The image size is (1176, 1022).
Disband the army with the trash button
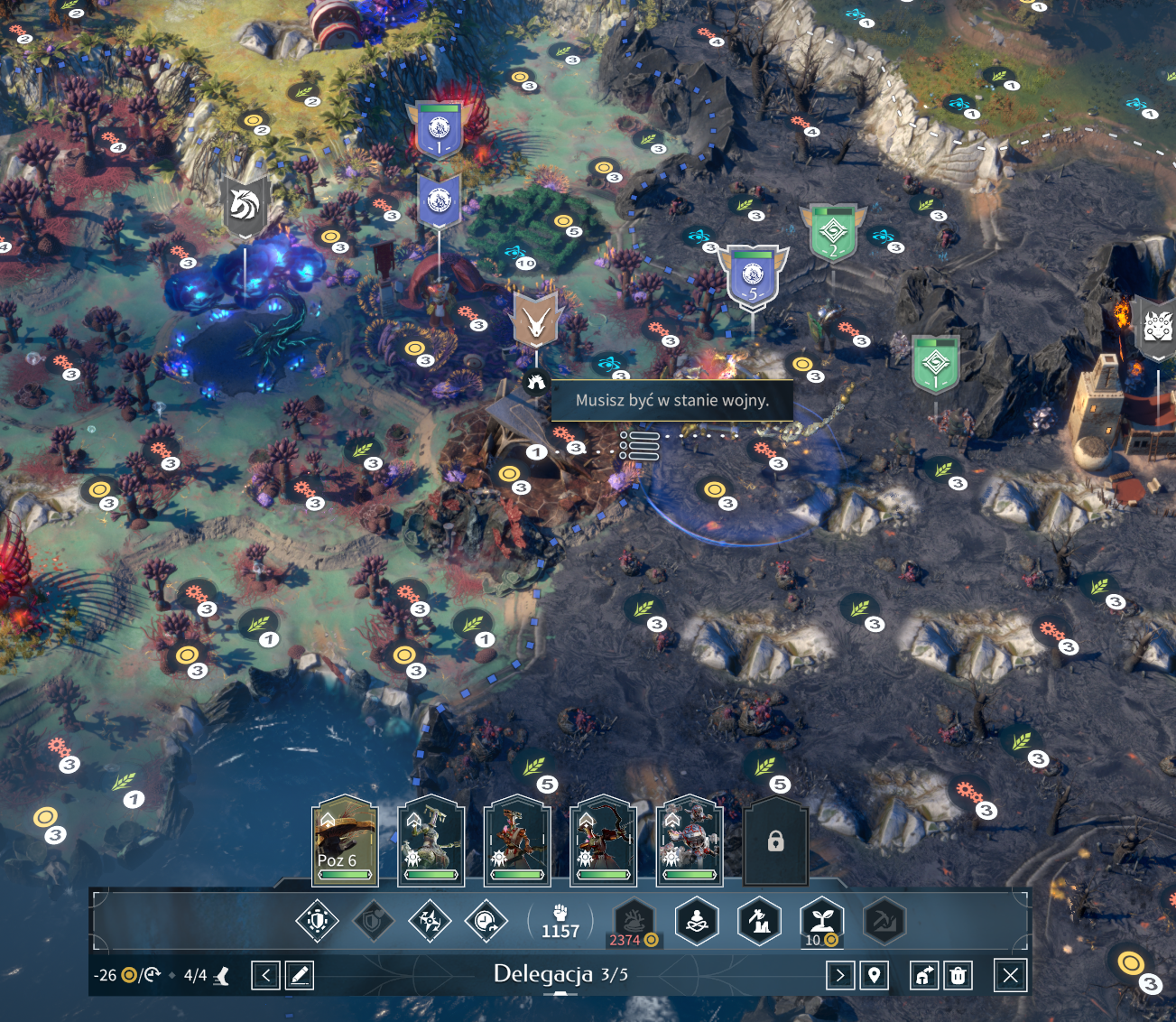pos(958,975)
